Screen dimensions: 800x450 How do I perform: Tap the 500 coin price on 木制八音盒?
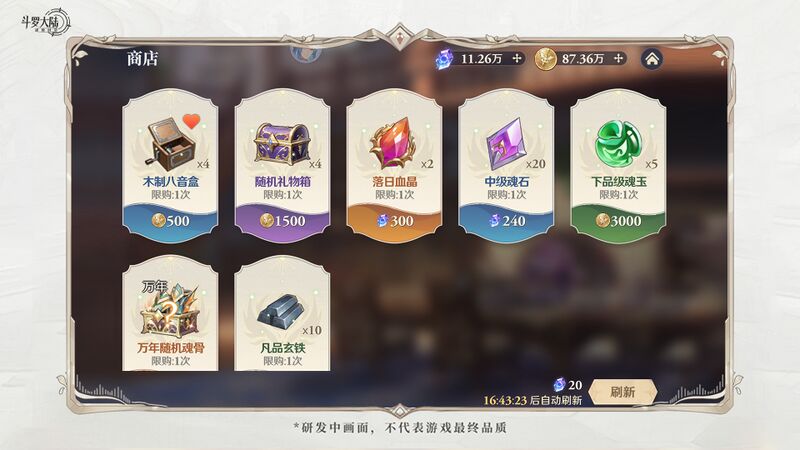(x=170, y=220)
